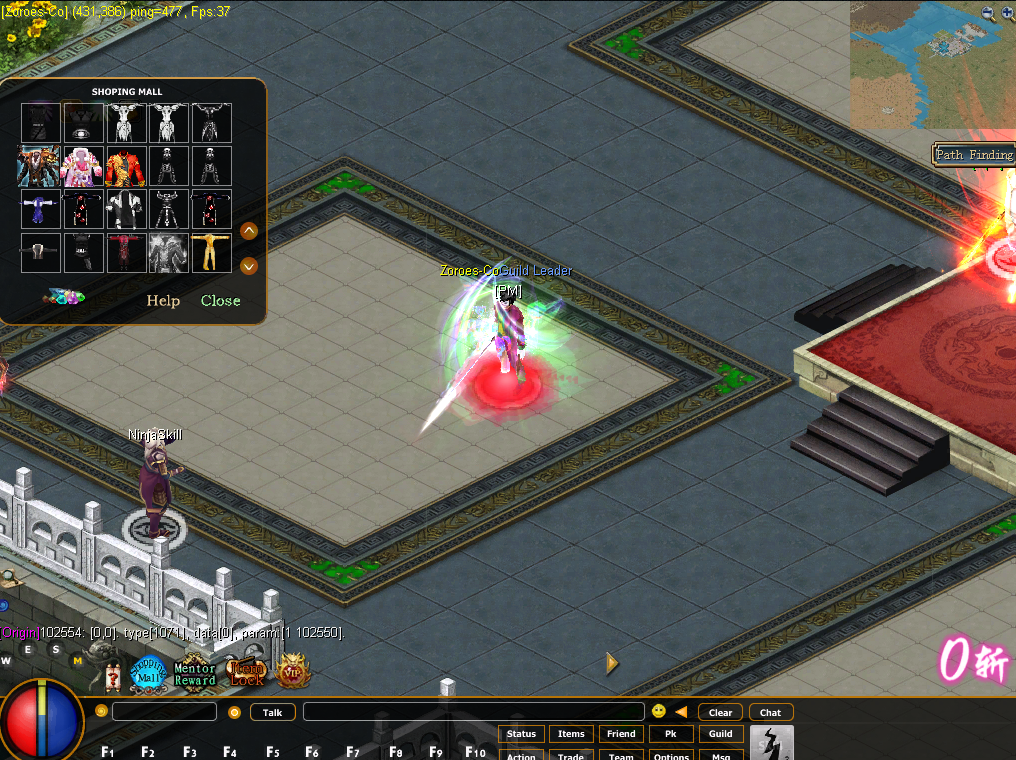1016x760 pixels.
Task: Choose the pink kimono garment
Action: click(x=82, y=167)
